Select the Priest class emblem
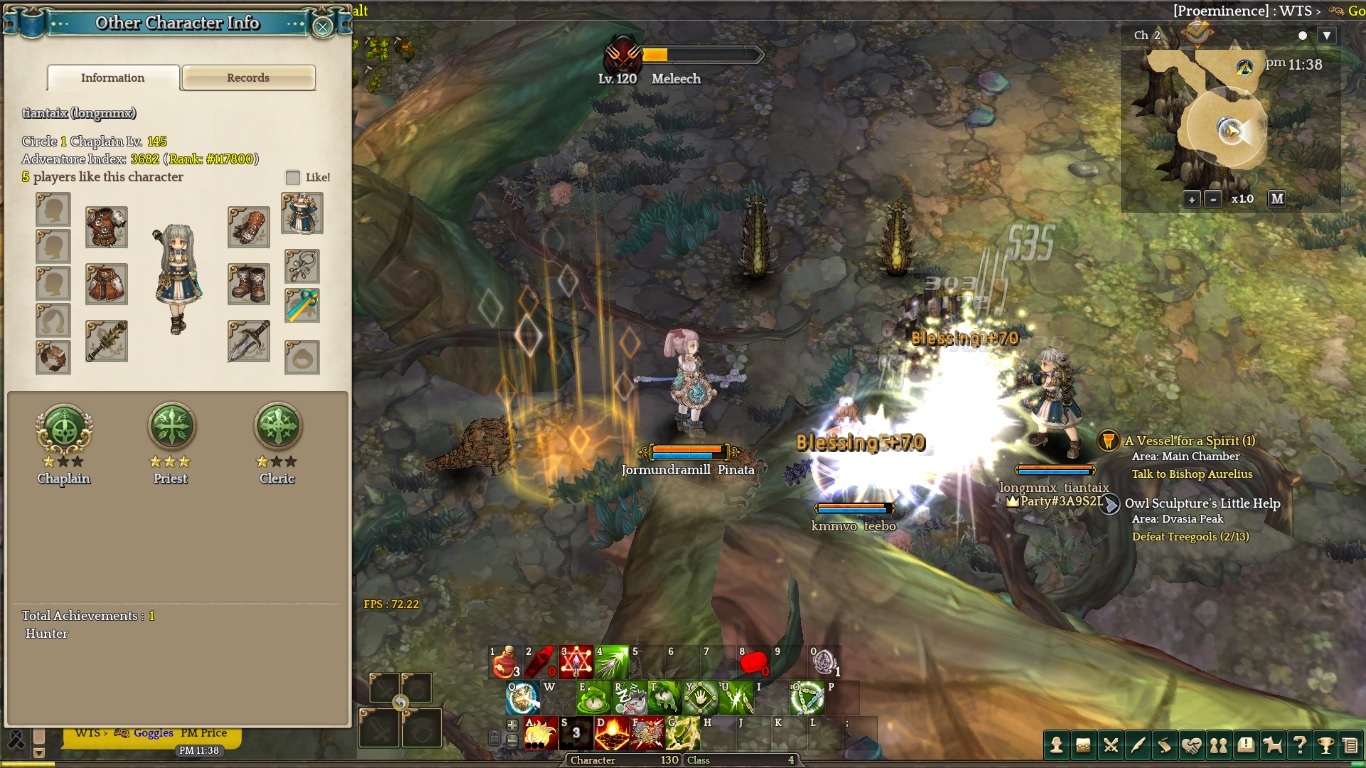The width and height of the screenshot is (1366, 768). (171, 428)
